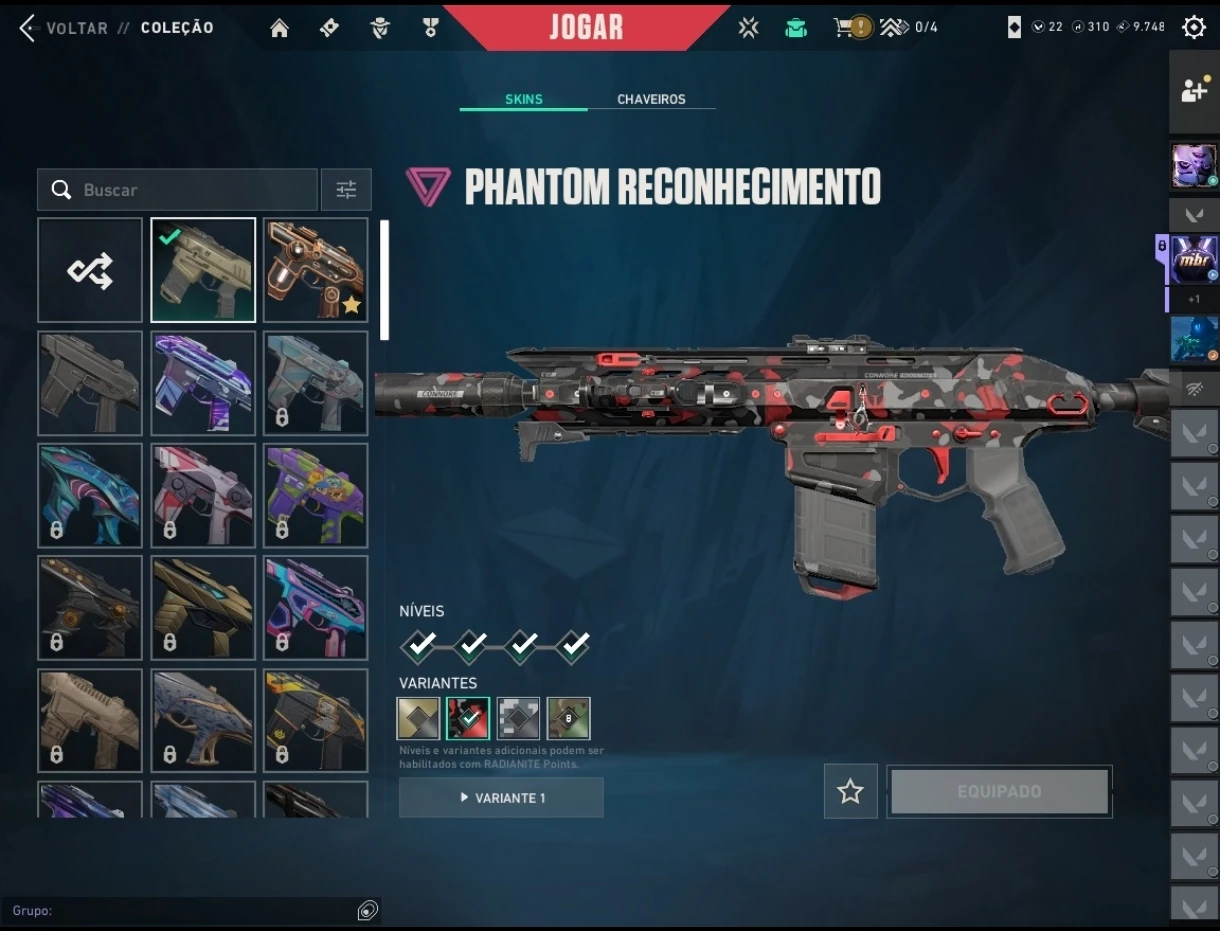Switch to the Skins tab
This screenshot has height=931, width=1220.
click(524, 100)
